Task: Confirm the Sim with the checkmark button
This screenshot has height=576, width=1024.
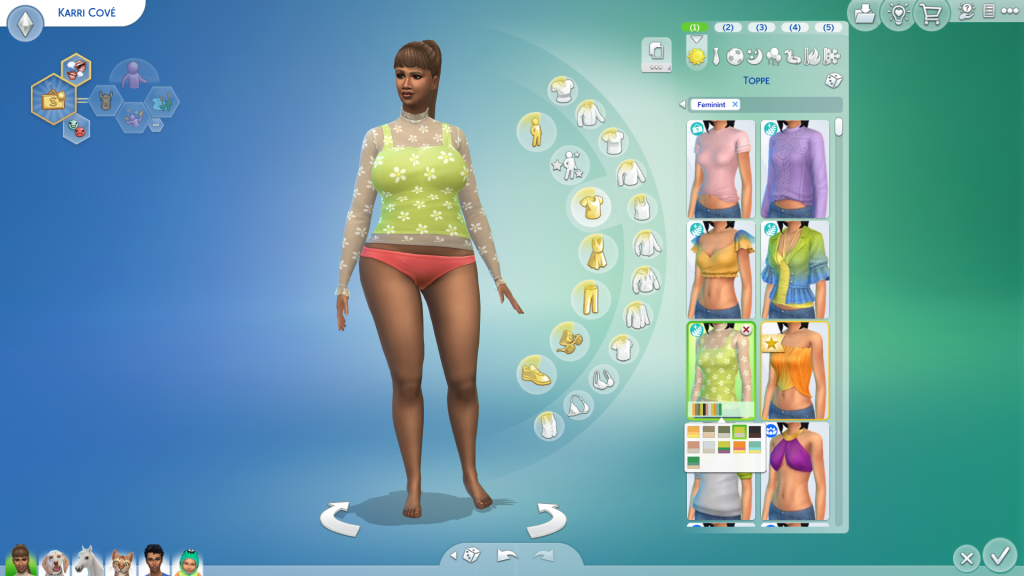Action: (x=998, y=554)
